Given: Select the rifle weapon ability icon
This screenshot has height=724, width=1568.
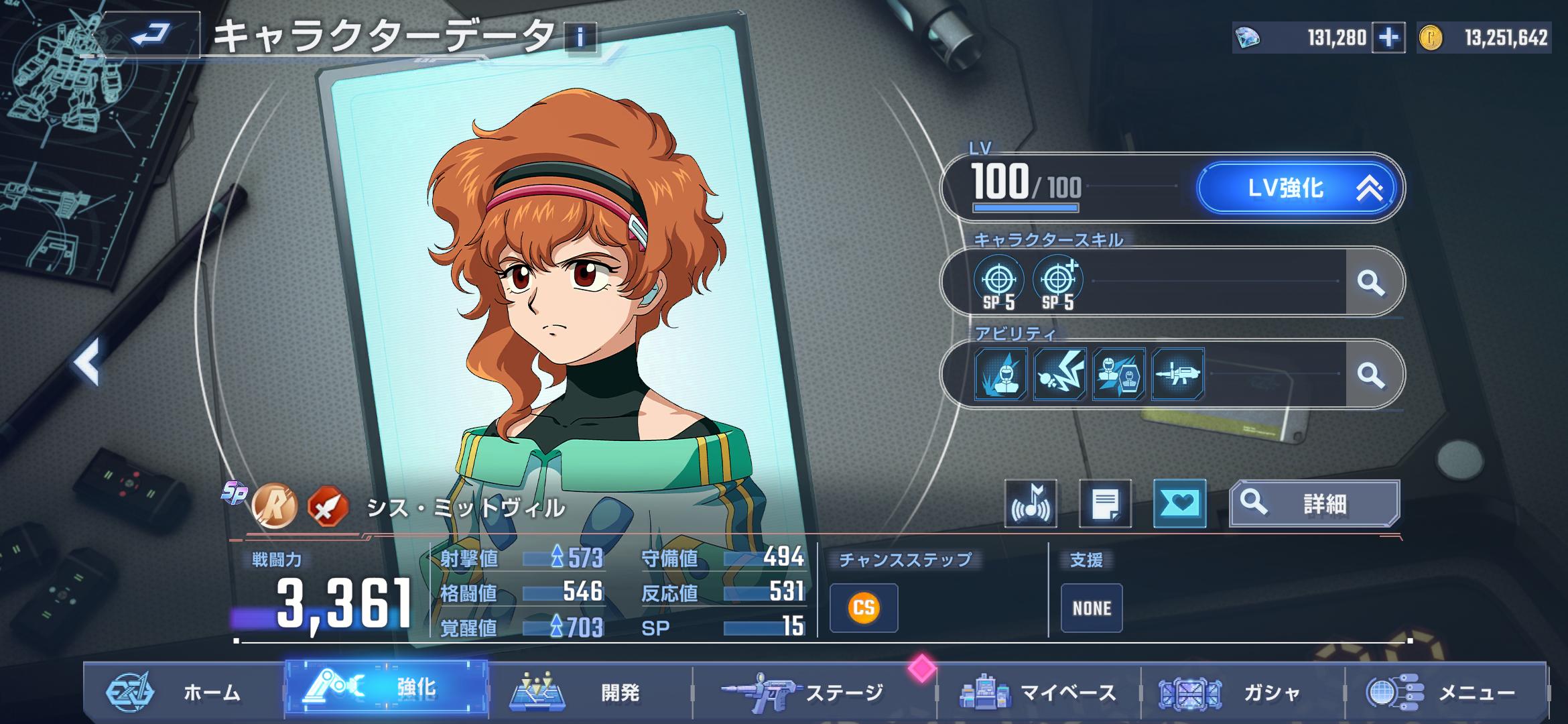Looking at the screenshot, I should click(1177, 374).
